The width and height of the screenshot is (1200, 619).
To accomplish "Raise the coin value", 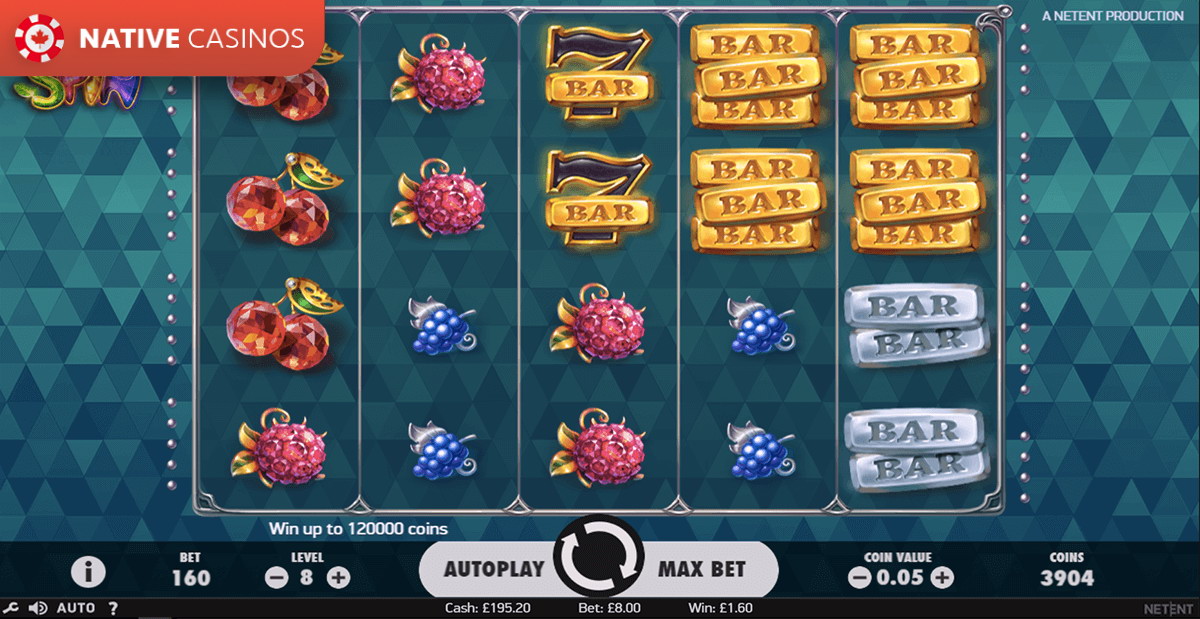I will [x=942, y=577].
